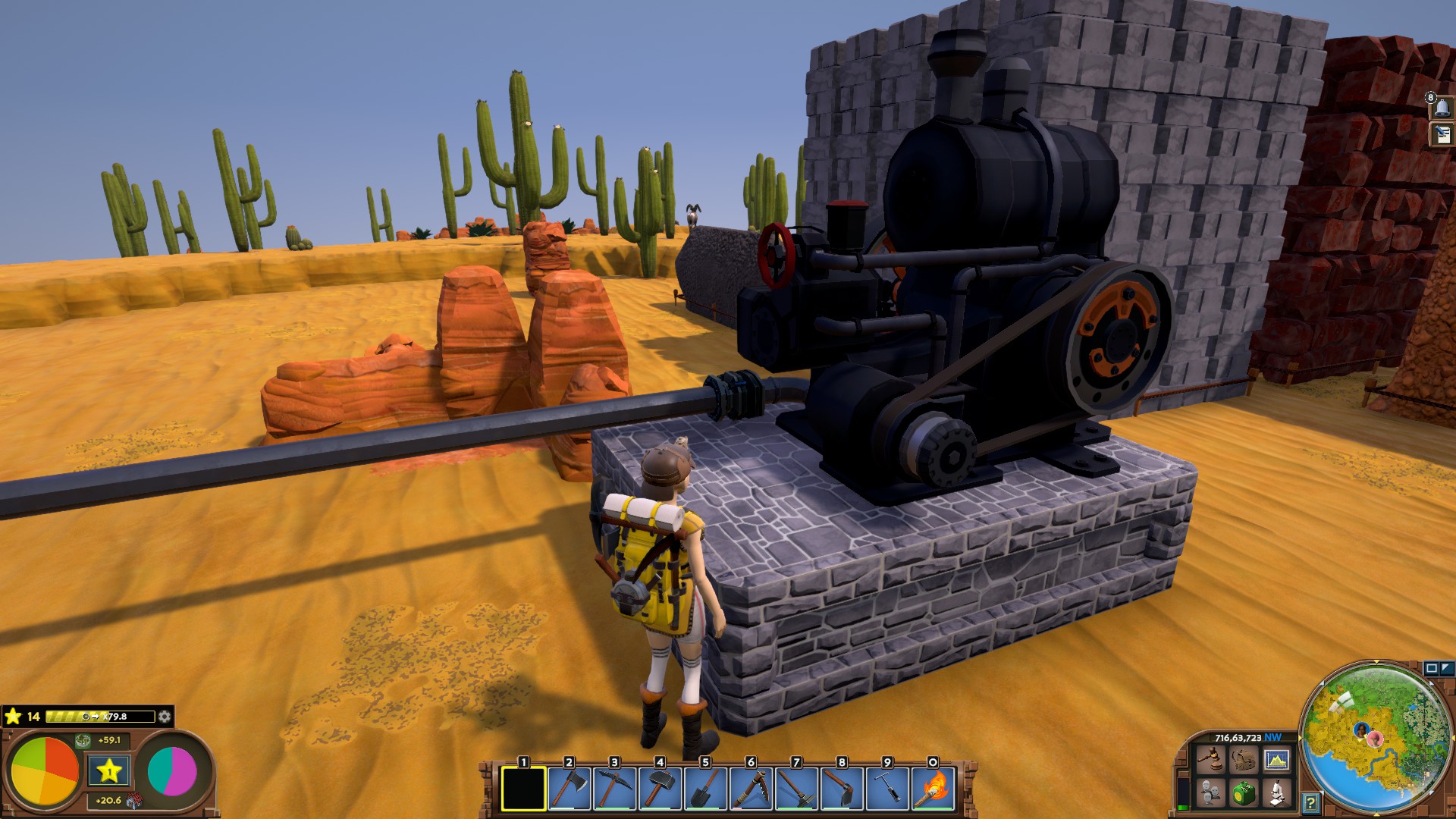
Task: Open the green money bag economy icon
Action: pos(1244,793)
